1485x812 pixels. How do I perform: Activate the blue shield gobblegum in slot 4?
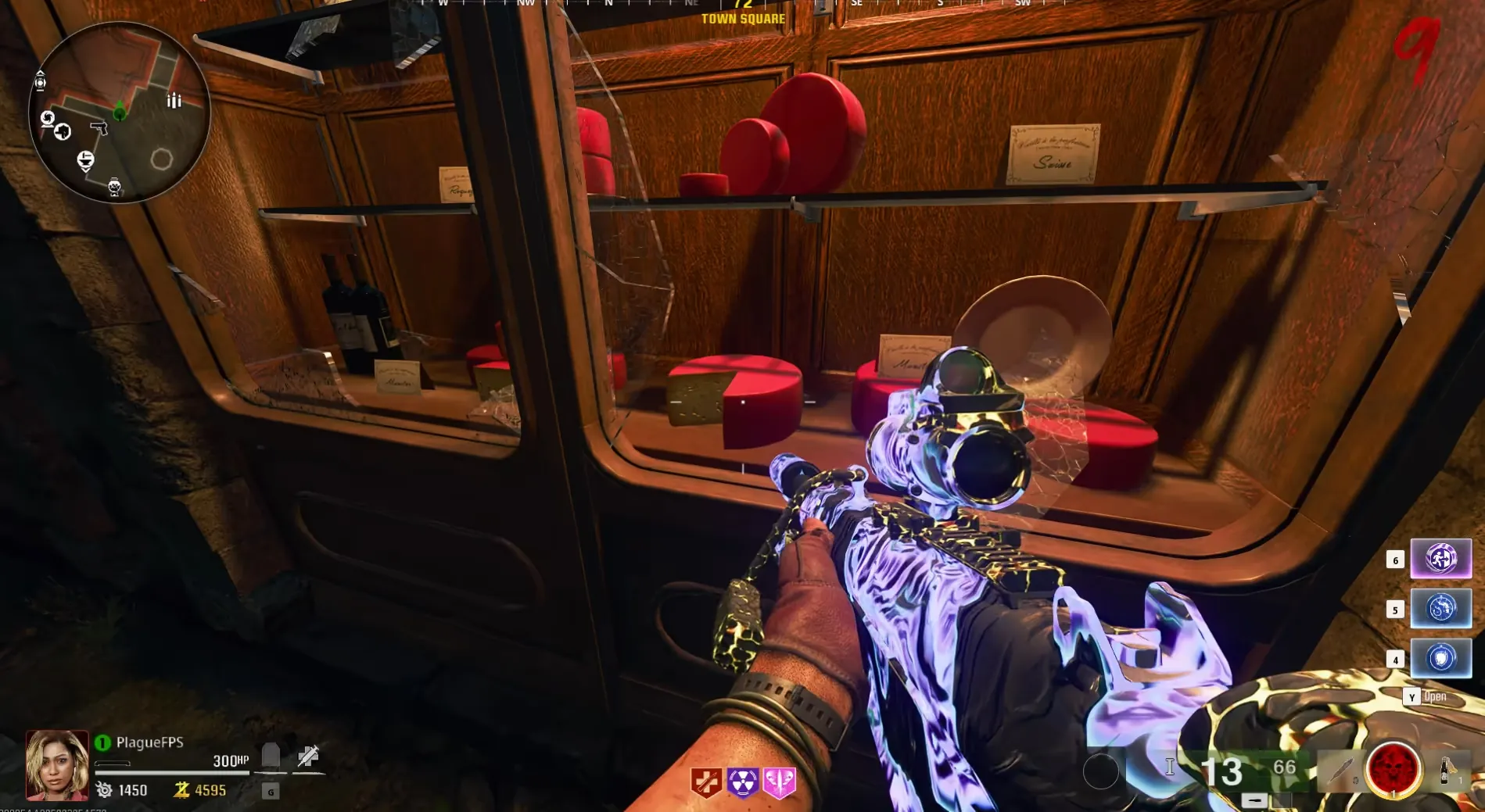click(x=1440, y=658)
